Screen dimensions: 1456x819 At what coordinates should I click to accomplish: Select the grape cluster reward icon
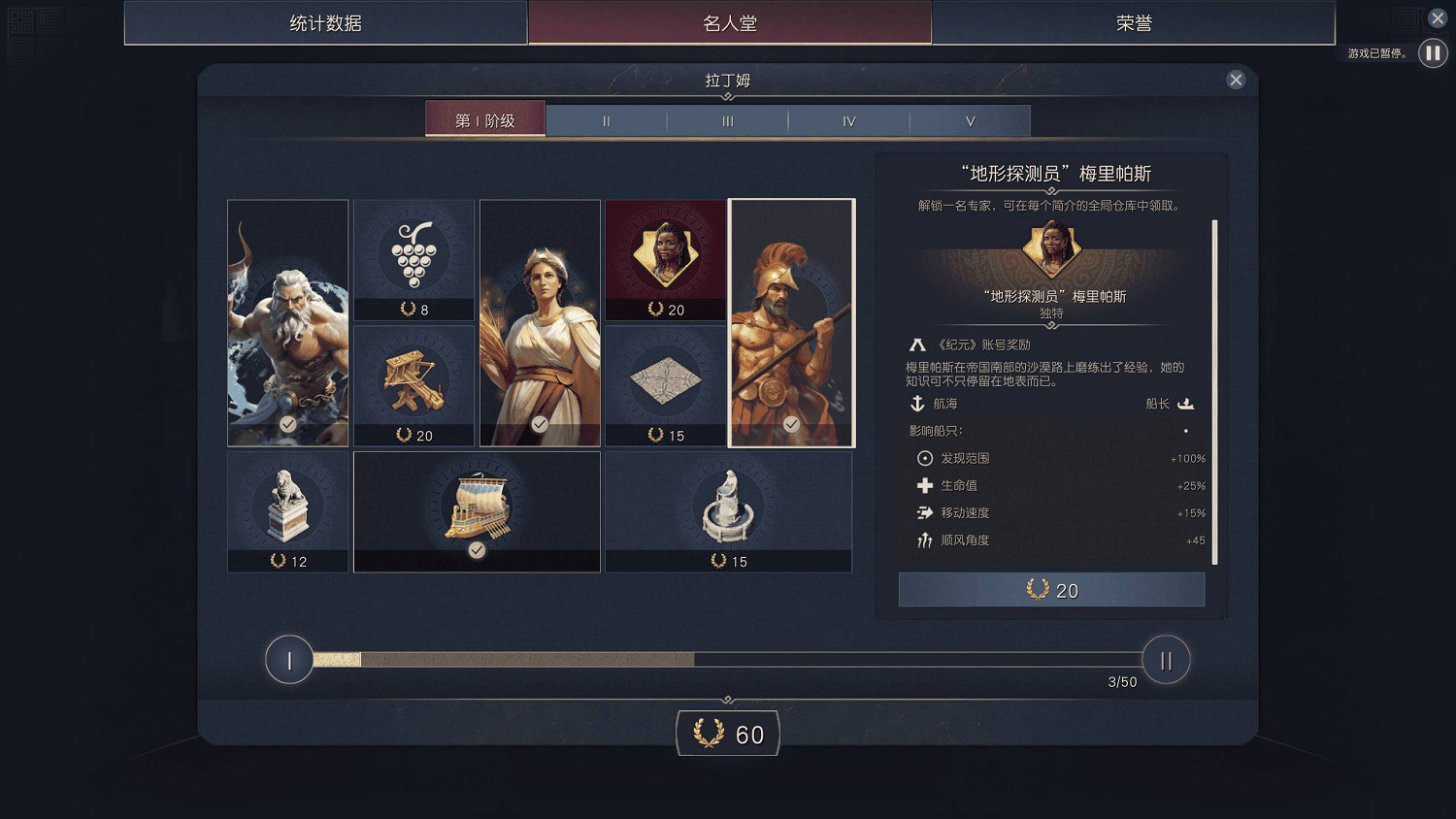tap(414, 255)
